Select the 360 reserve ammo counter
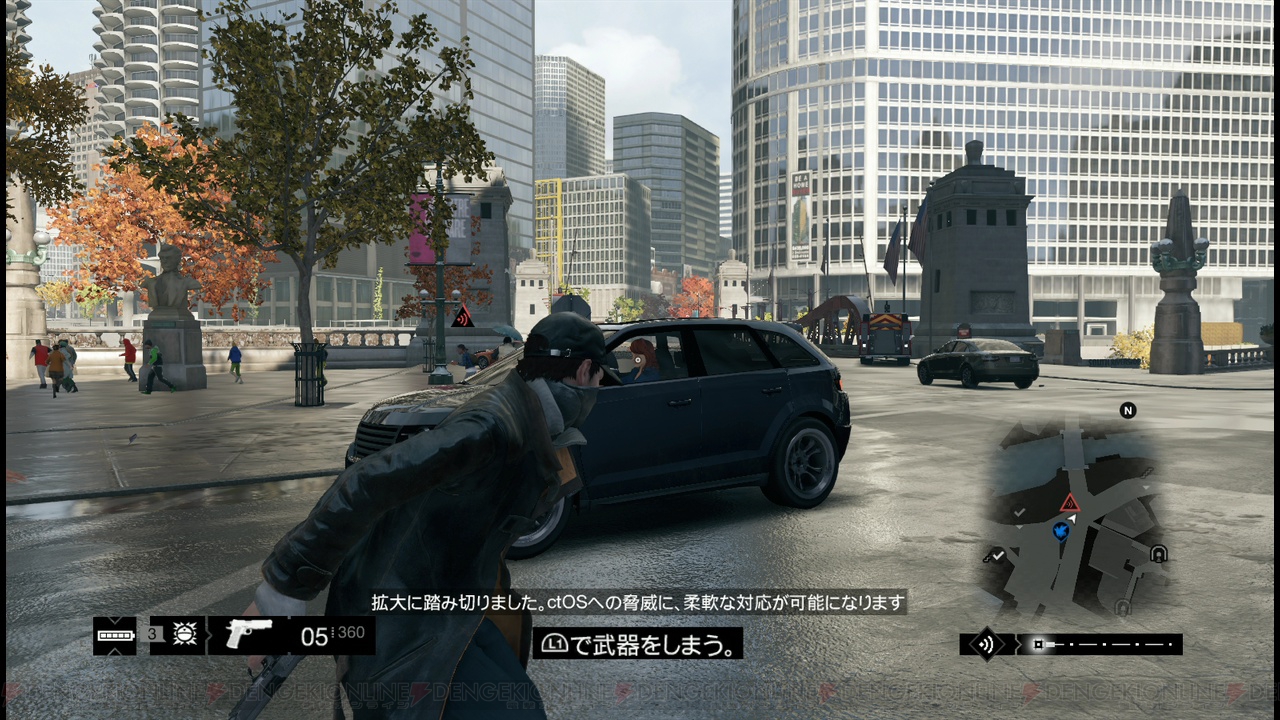 pyautogui.click(x=349, y=633)
